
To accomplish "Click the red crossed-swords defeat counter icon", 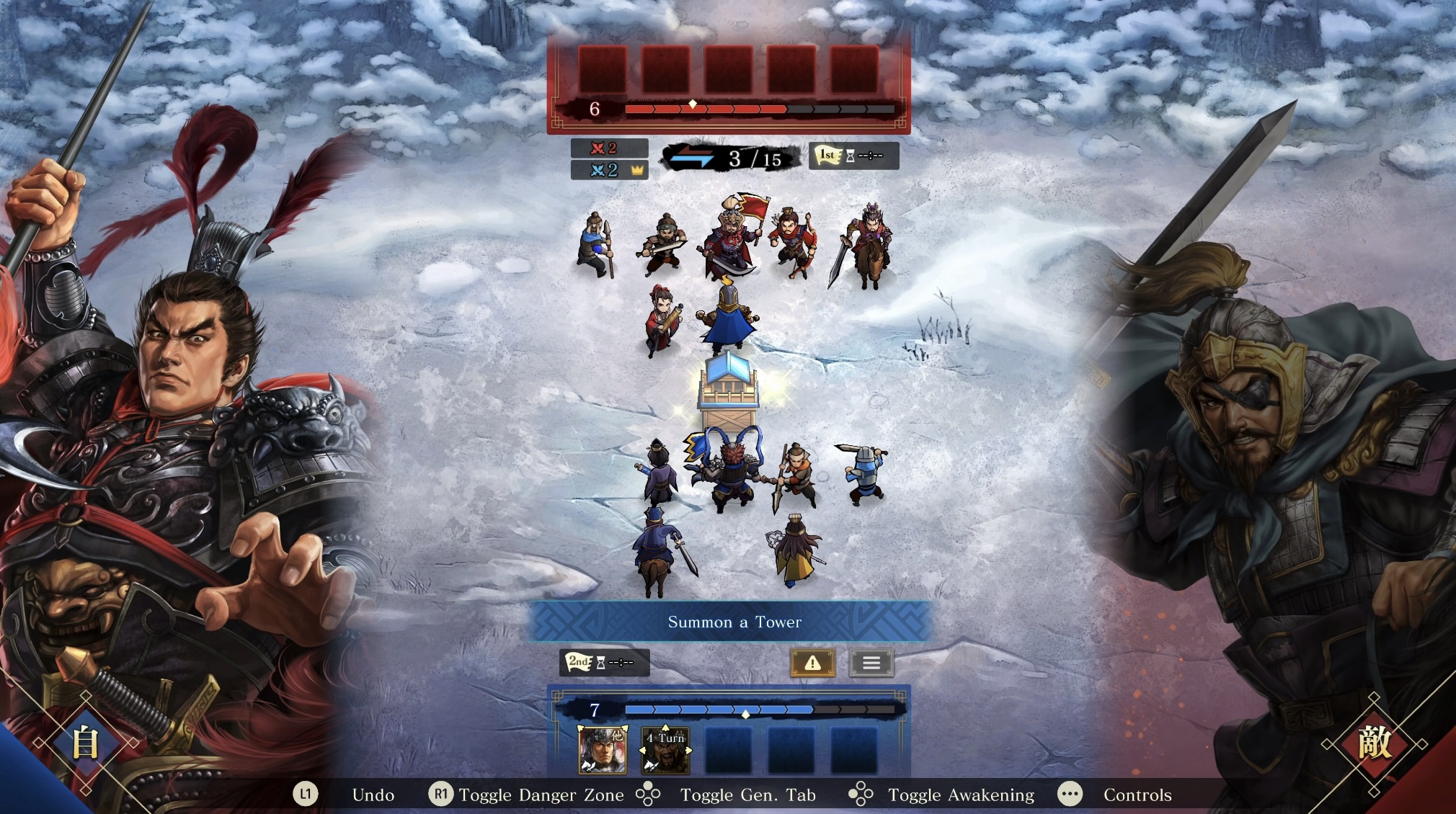I will point(599,150).
